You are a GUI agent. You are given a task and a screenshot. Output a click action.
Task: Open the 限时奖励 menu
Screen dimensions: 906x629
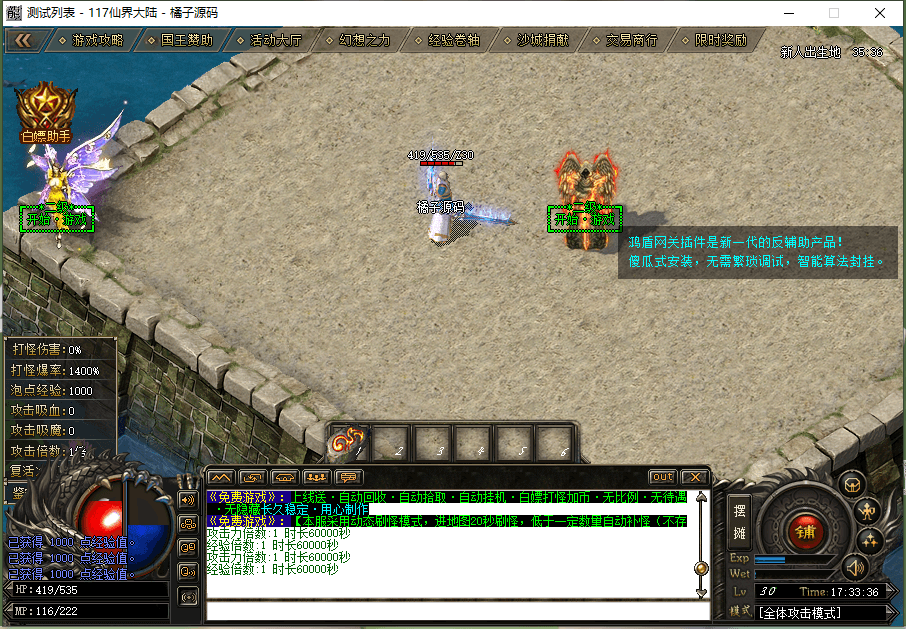(720, 41)
